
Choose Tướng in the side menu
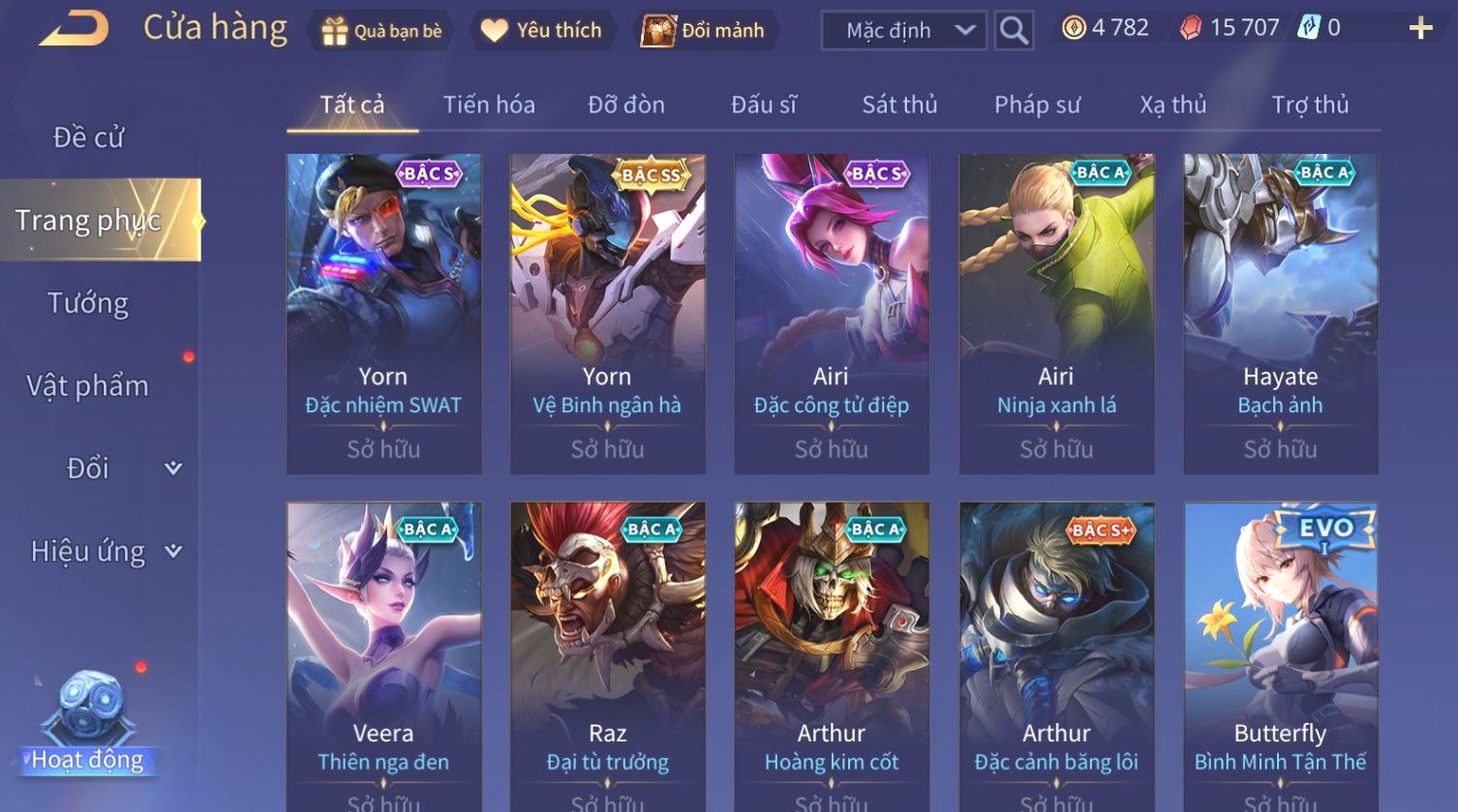pyautogui.click(x=88, y=303)
